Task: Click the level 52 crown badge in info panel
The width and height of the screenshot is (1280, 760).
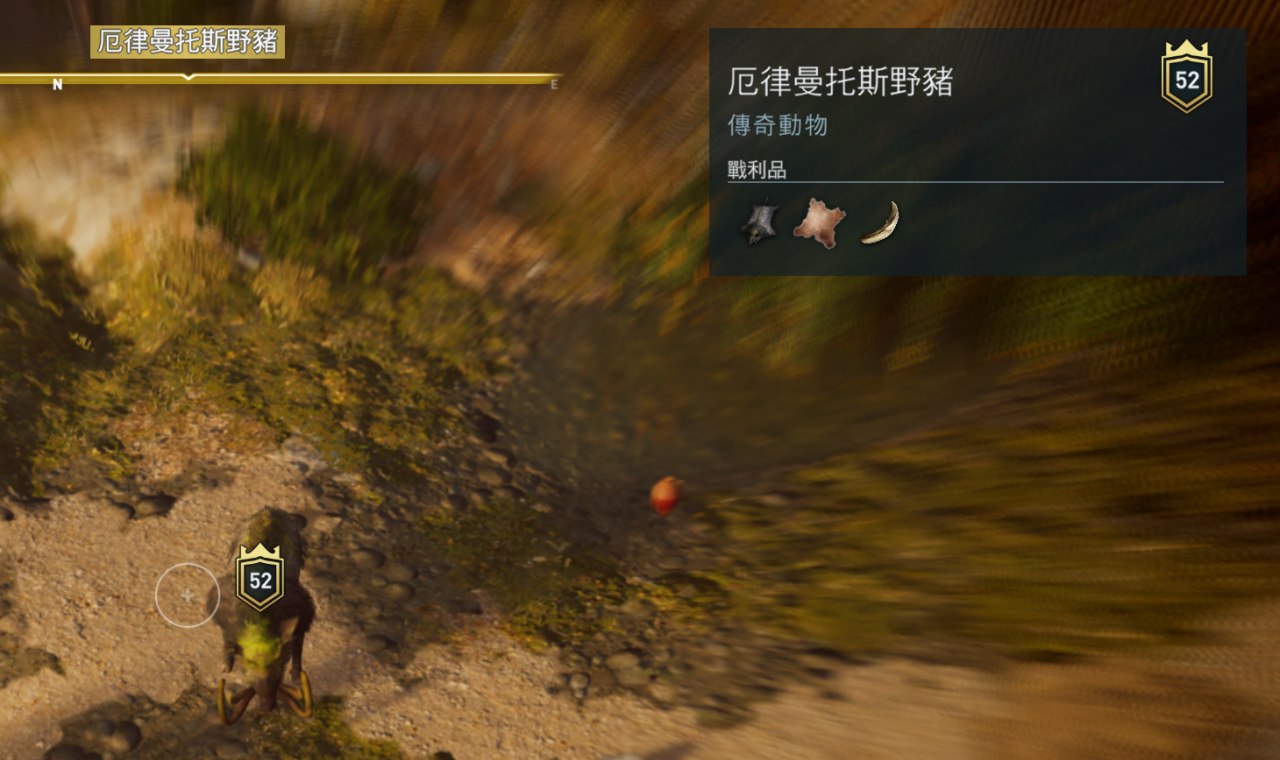Action: point(1186,77)
